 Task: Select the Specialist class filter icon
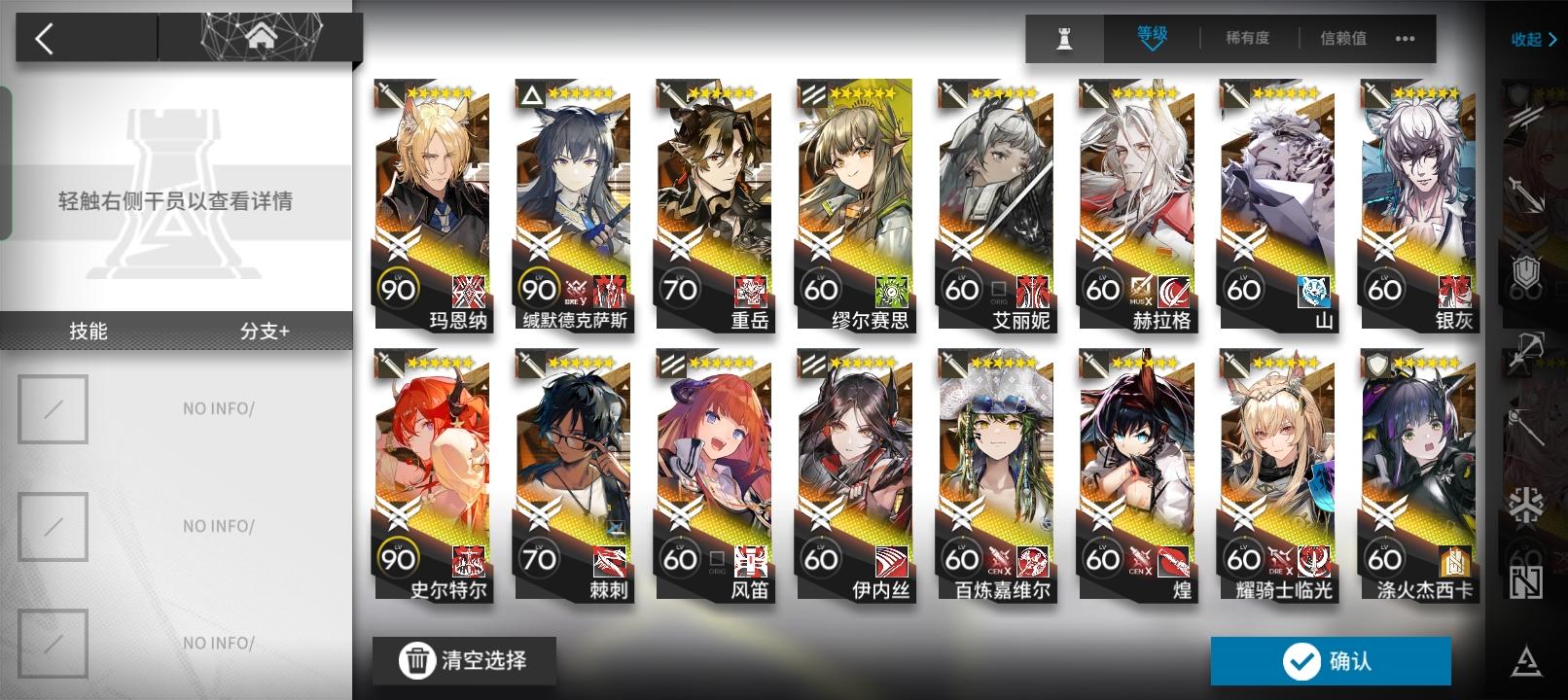(x=1527, y=582)
